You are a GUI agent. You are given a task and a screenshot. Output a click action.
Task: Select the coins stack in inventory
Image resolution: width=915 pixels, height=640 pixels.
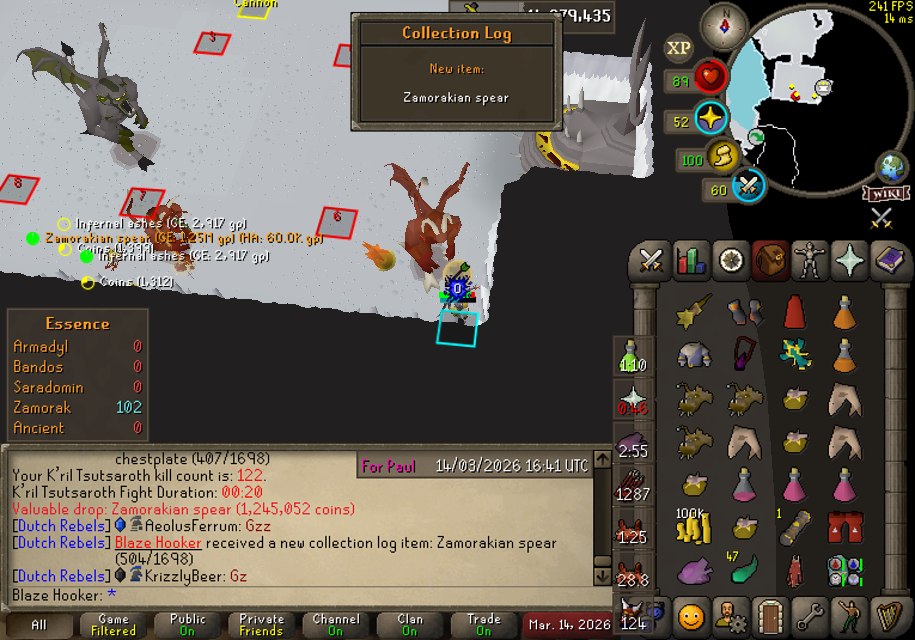tap(691, 528)
